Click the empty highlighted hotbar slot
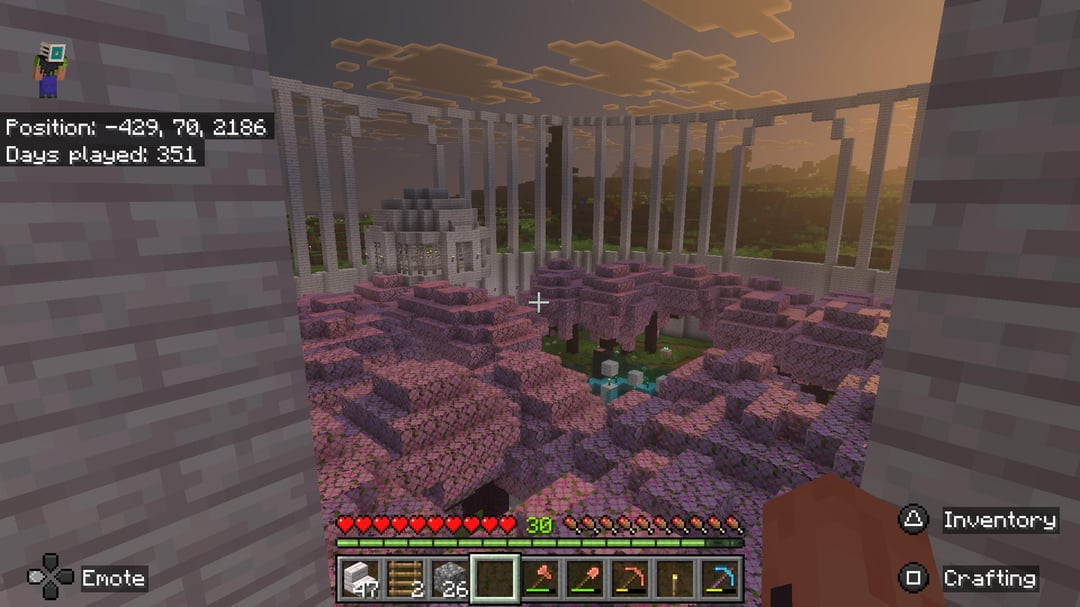 [495, 578]
